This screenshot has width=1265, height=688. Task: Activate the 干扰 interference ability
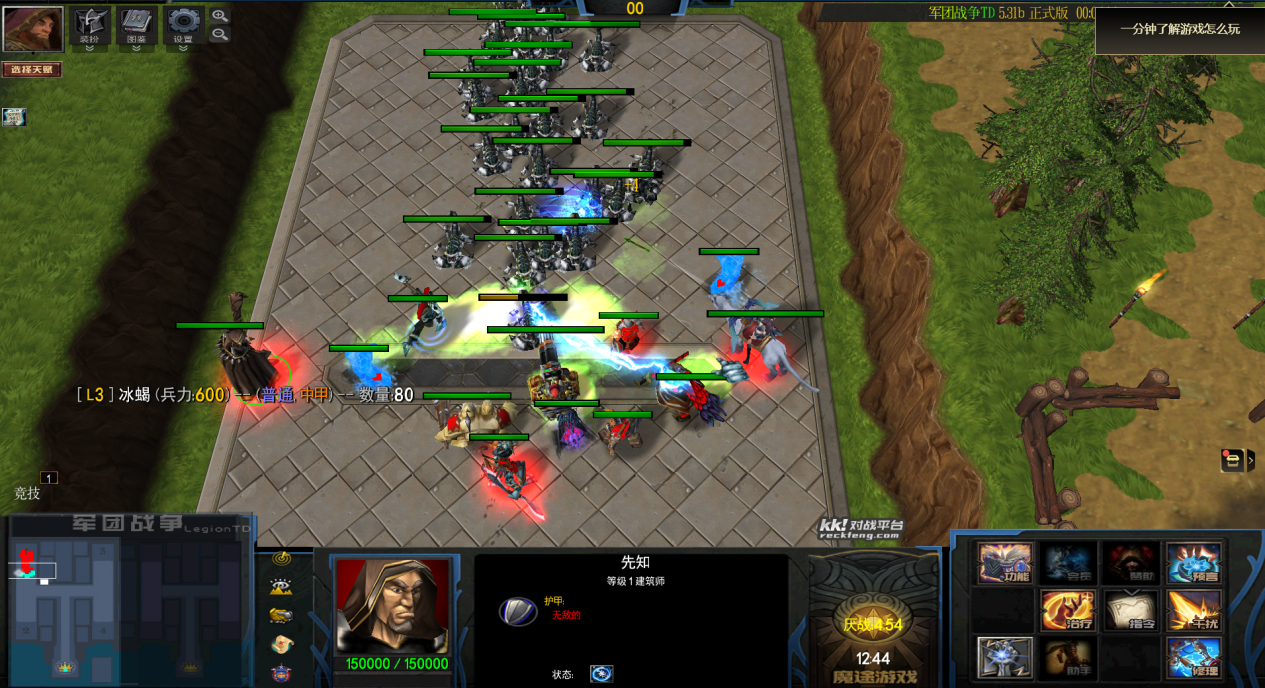pyautogui.click(x=1194, y=610)
